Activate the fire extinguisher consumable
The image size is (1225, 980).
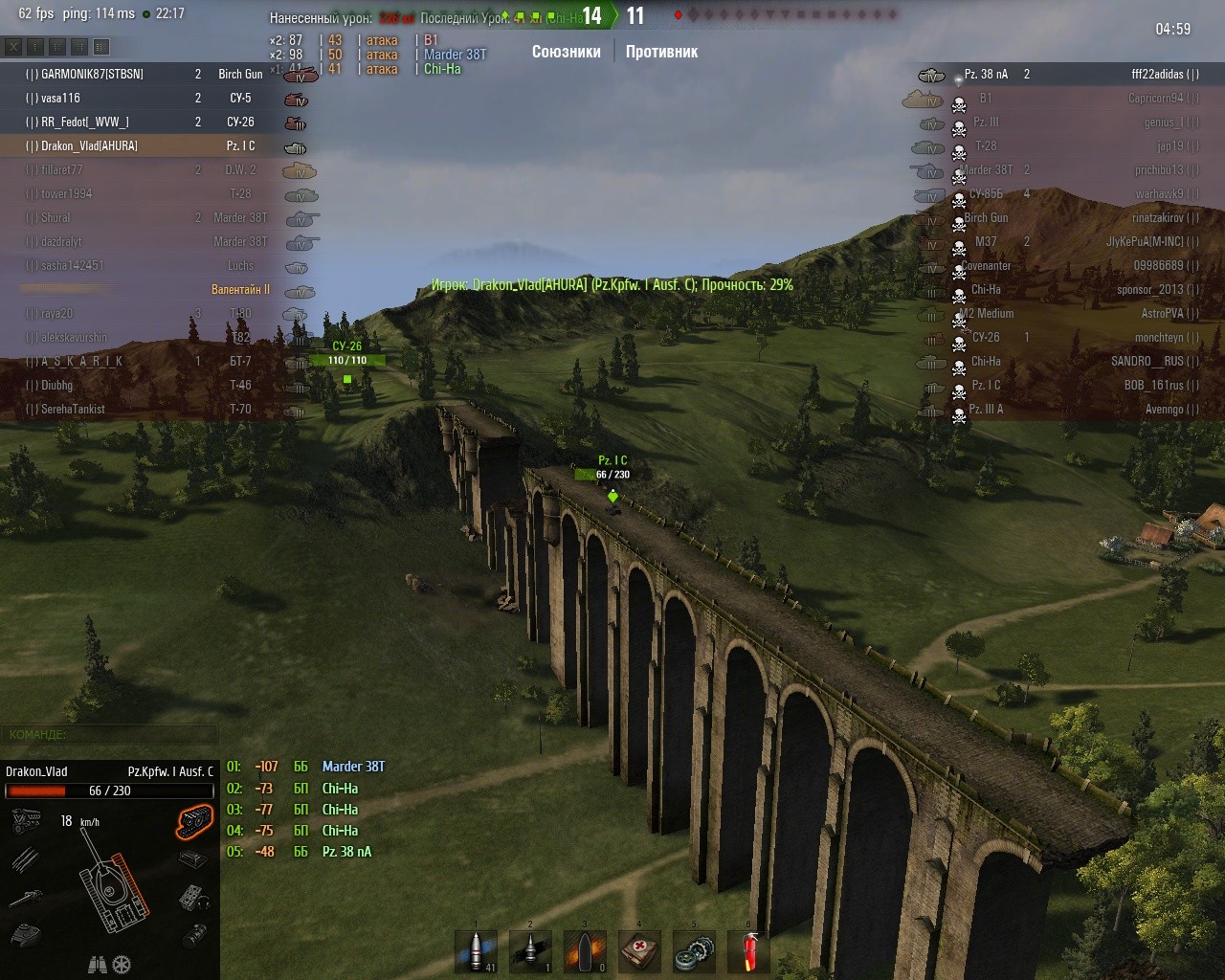click(748, 951)
